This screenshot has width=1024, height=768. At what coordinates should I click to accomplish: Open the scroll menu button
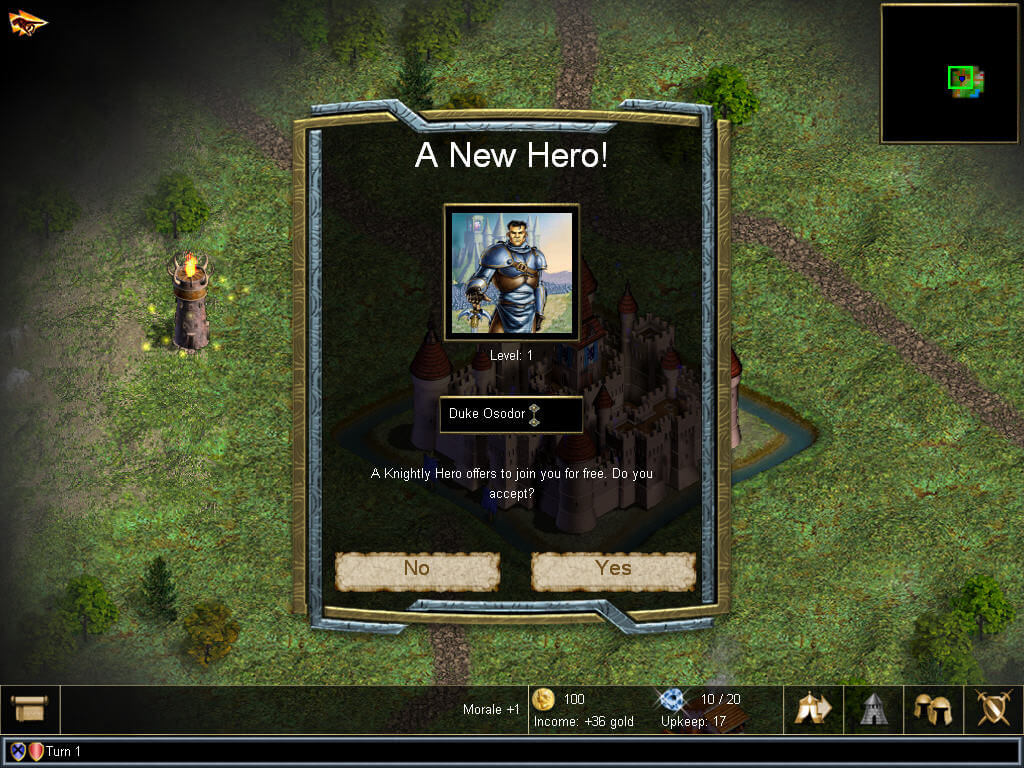tap(30, 709)
